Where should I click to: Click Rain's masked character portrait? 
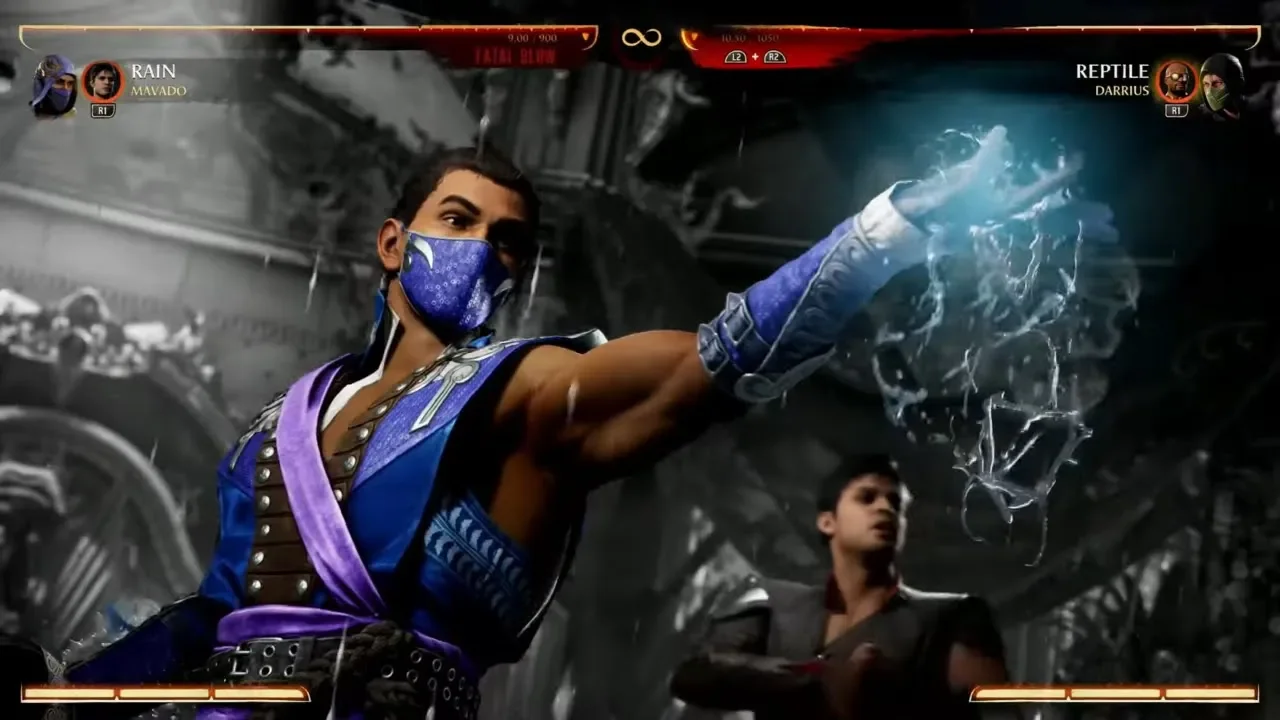53,84
